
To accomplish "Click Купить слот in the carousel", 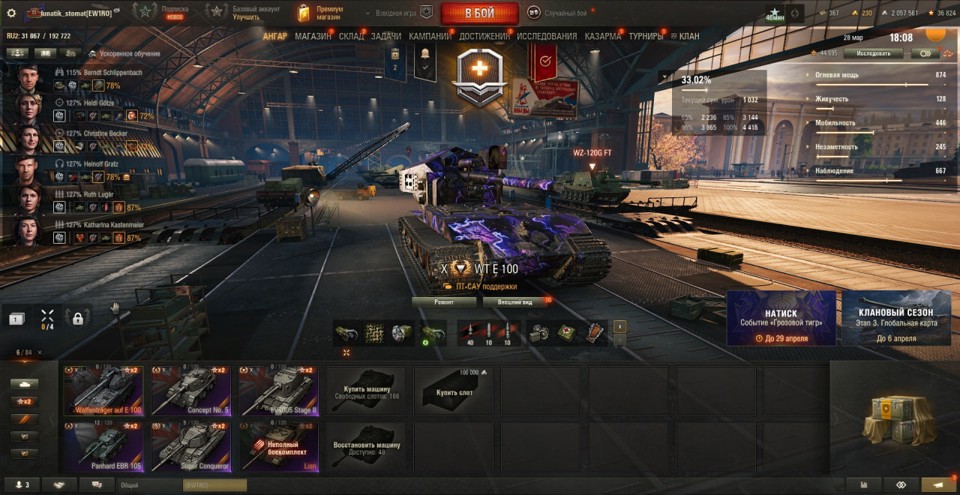I will click(x=453, y=390).
